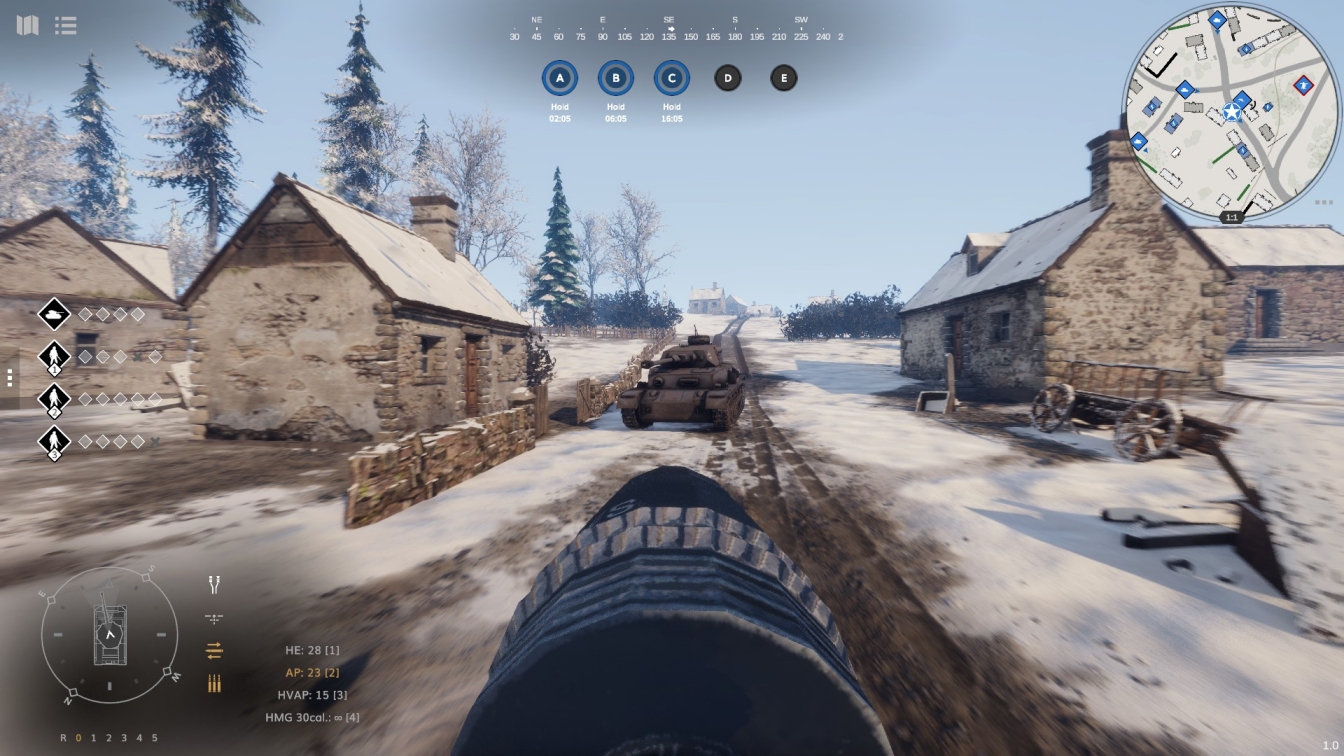Select objective C marker
Viewport: 1344px width, 756px height.
672,78
